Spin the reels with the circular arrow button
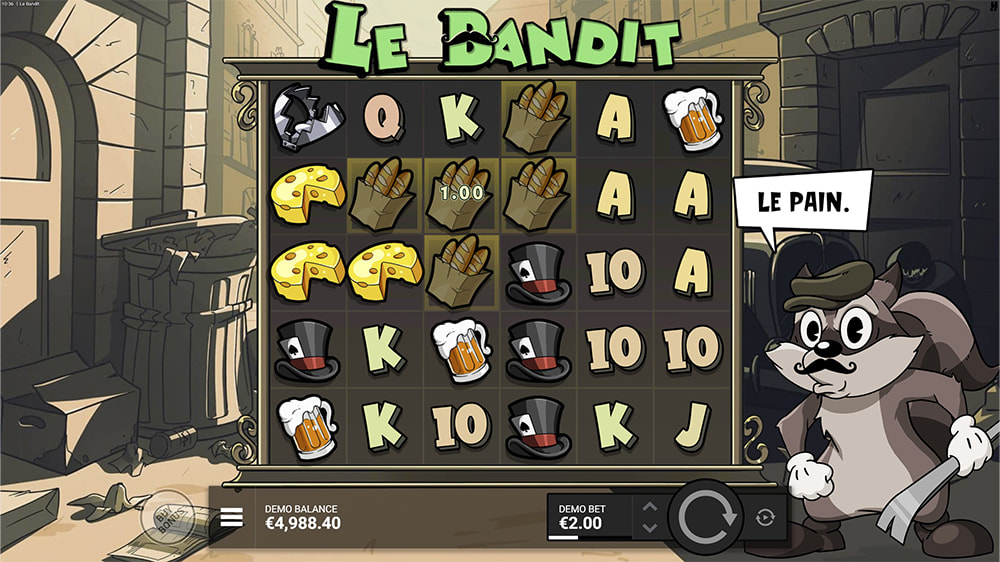This screenshot has width=1000, height=562. (x=707, y=516)
